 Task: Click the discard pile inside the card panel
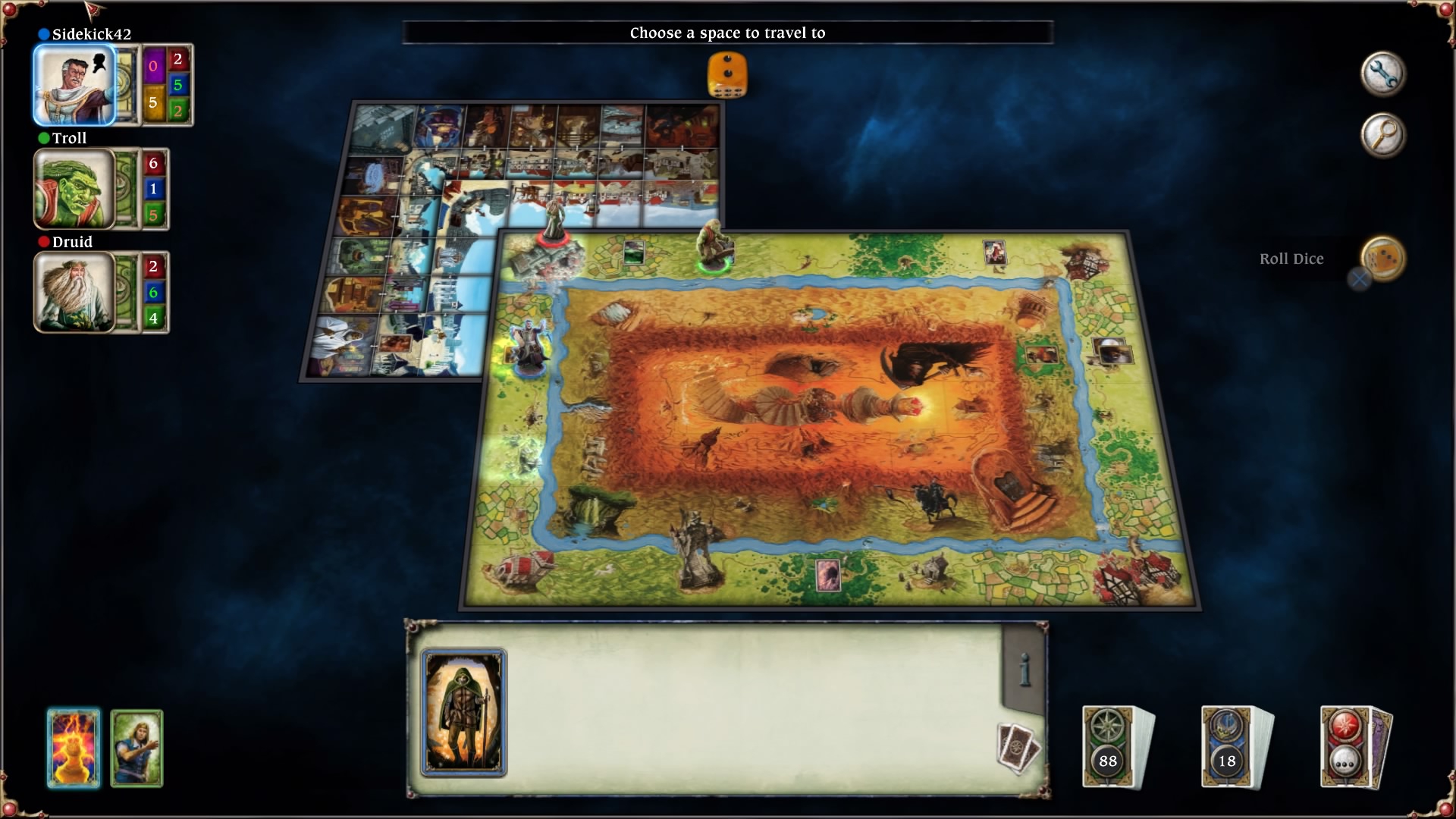1016,747
